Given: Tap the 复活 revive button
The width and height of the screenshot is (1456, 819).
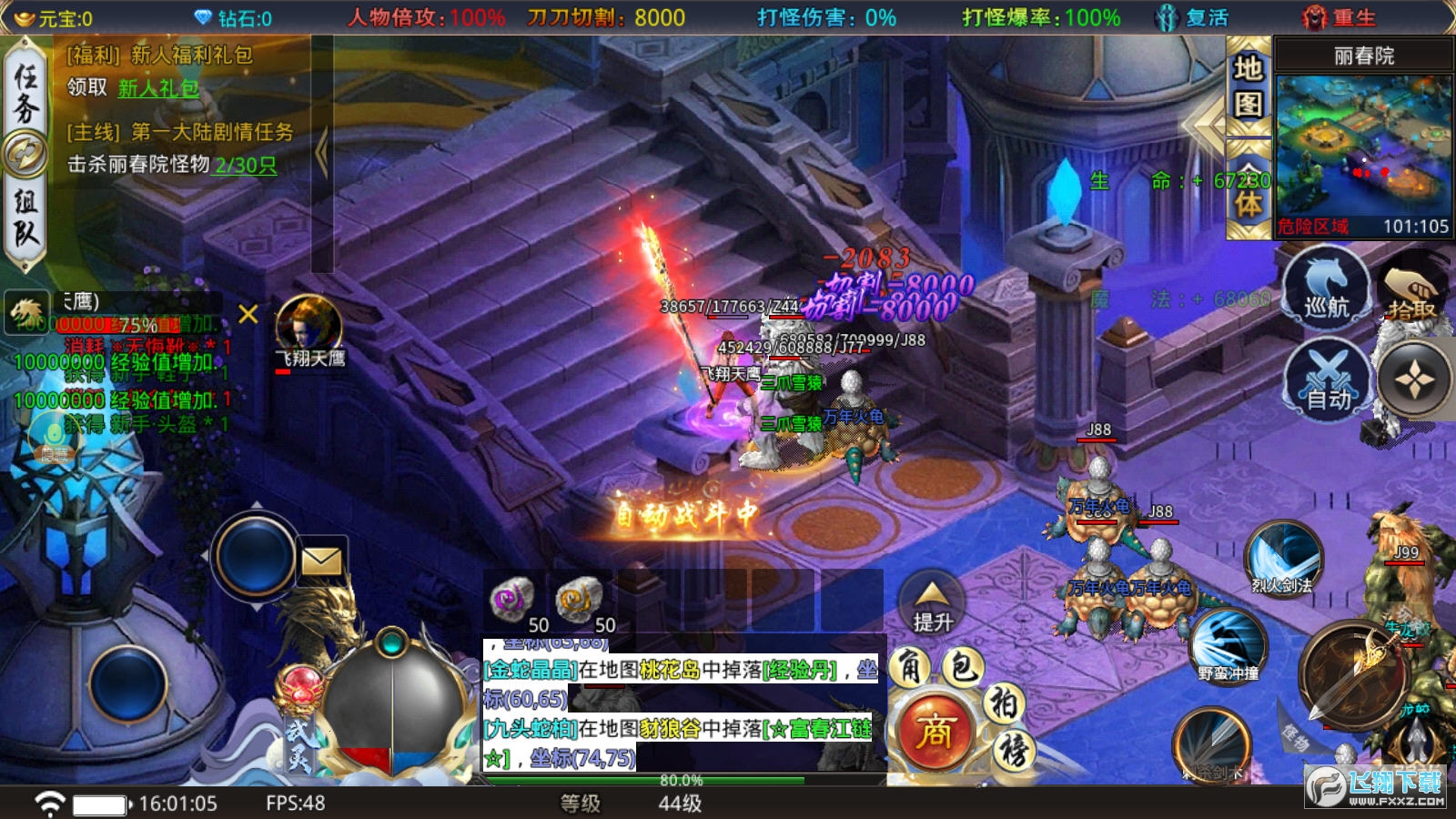Looking at the screenshot, I should pyautogui.click(x=1193, y=17).
